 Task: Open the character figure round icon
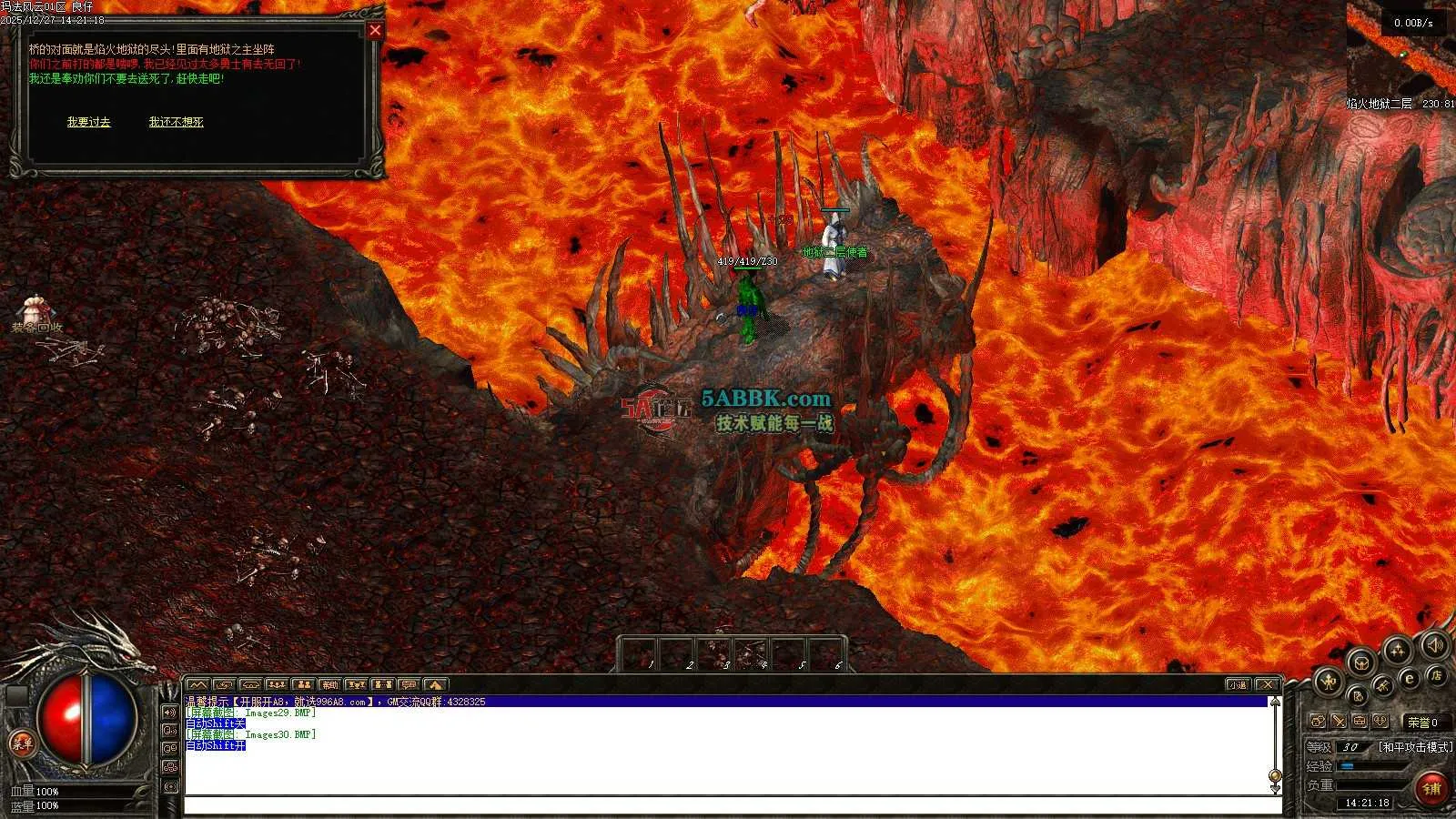(x=1328, y=680)
